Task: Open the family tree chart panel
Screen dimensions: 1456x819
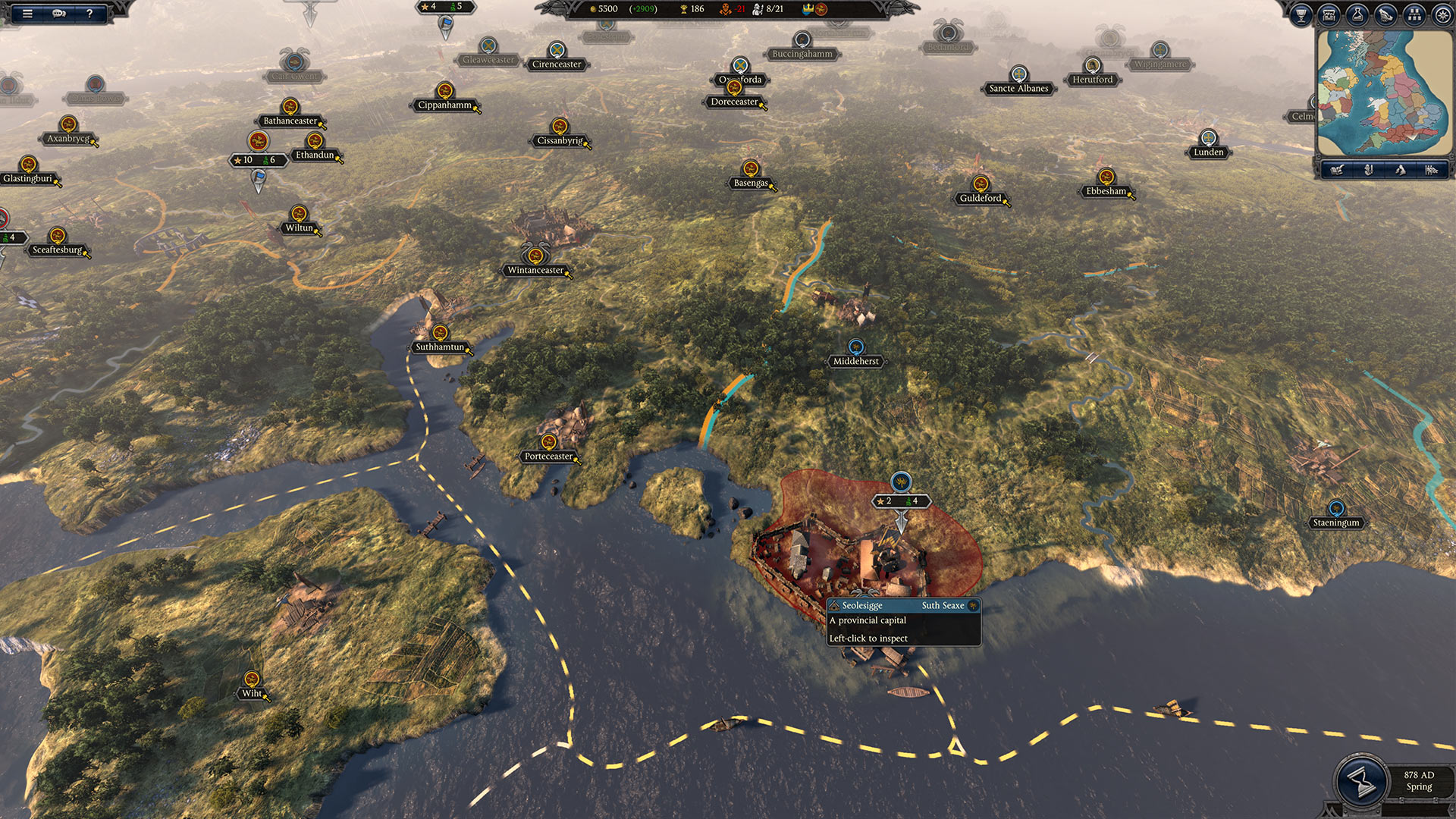Action: (1414, 14)
